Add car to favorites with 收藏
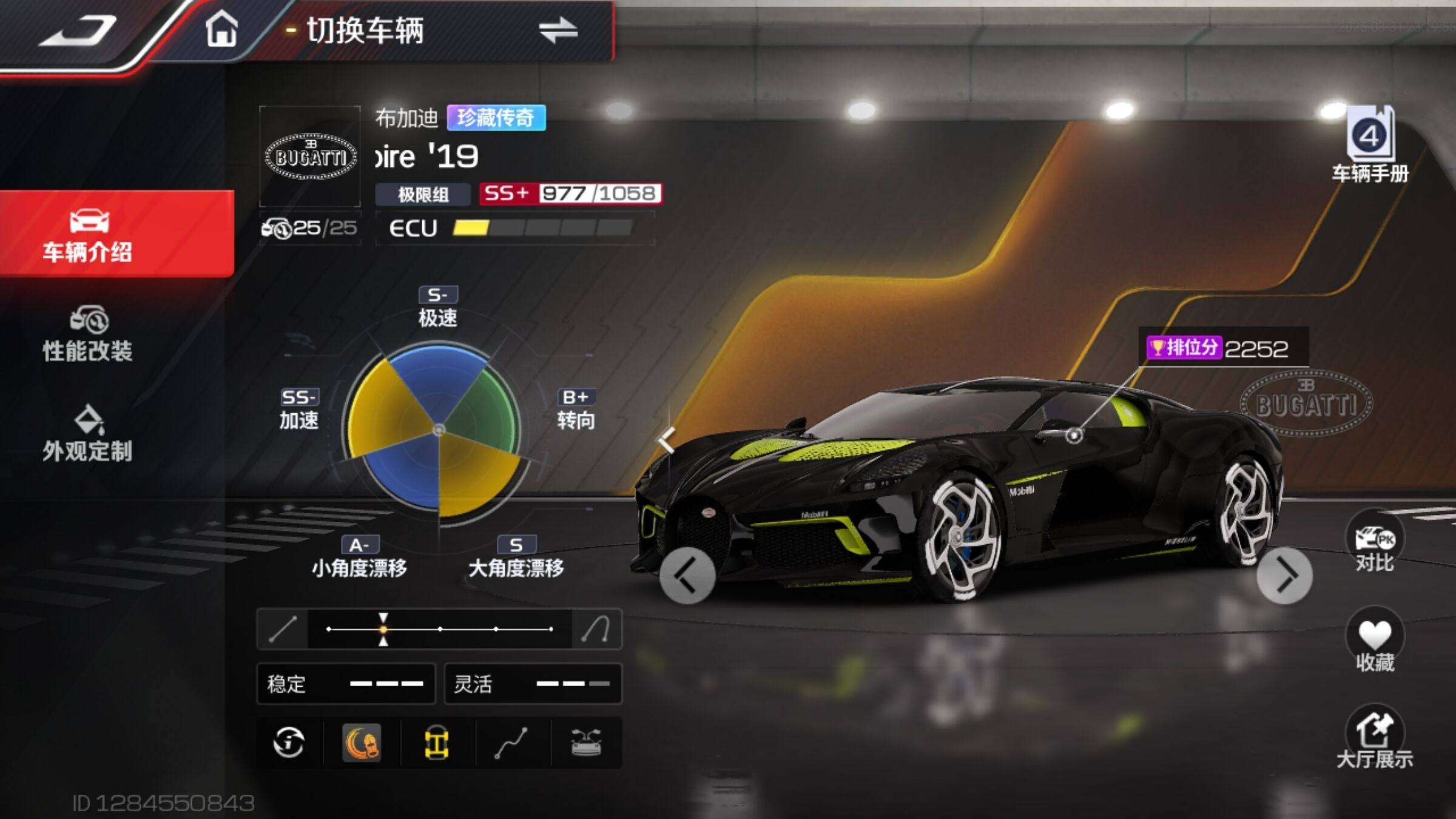Image resolution: width=1456 pixels, height=819 pixels. pos(1375,644)
